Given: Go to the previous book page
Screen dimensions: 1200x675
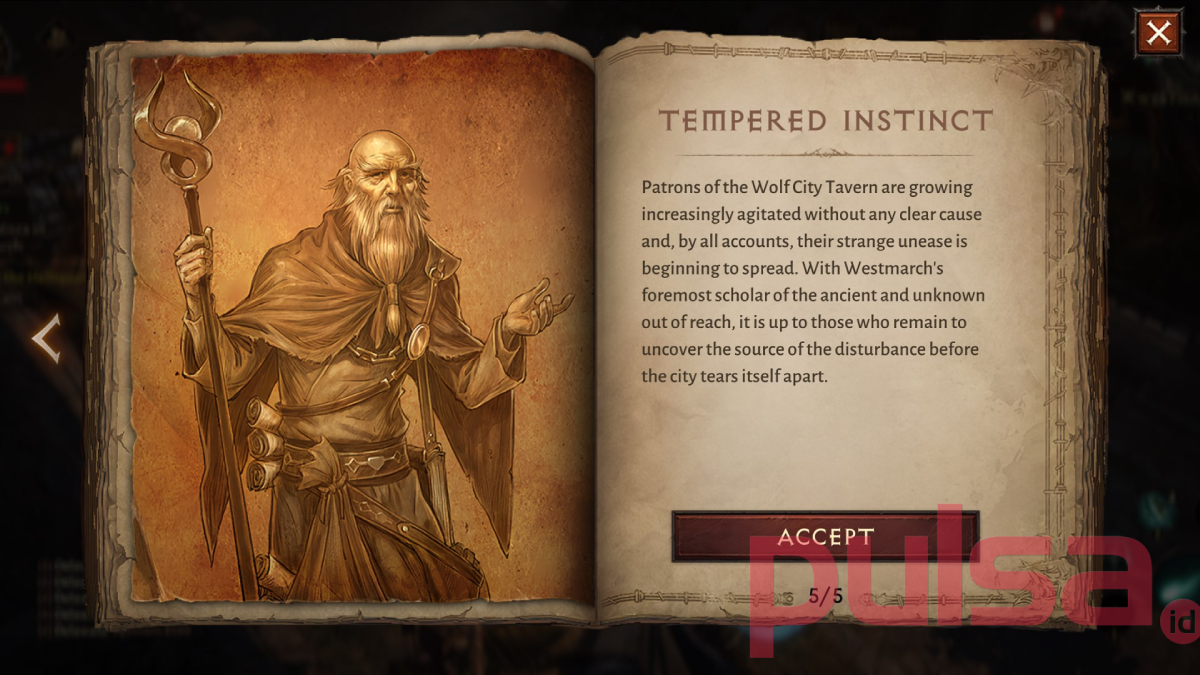Looking at the screenshot, I should 46,338.
